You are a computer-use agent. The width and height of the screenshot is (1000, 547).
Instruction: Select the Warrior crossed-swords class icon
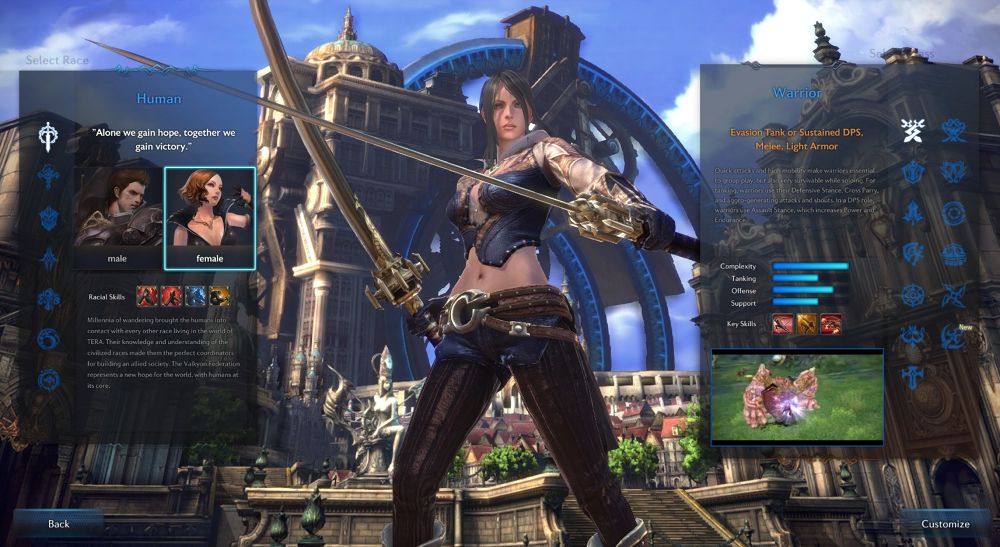(911, 129)
